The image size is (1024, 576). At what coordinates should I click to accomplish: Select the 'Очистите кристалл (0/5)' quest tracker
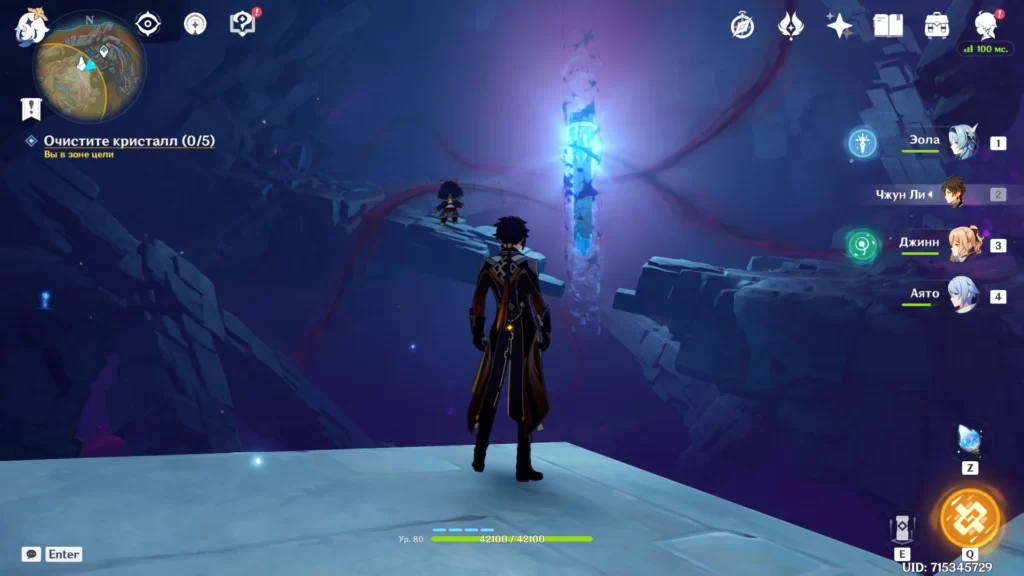click(x=129, y=141)
